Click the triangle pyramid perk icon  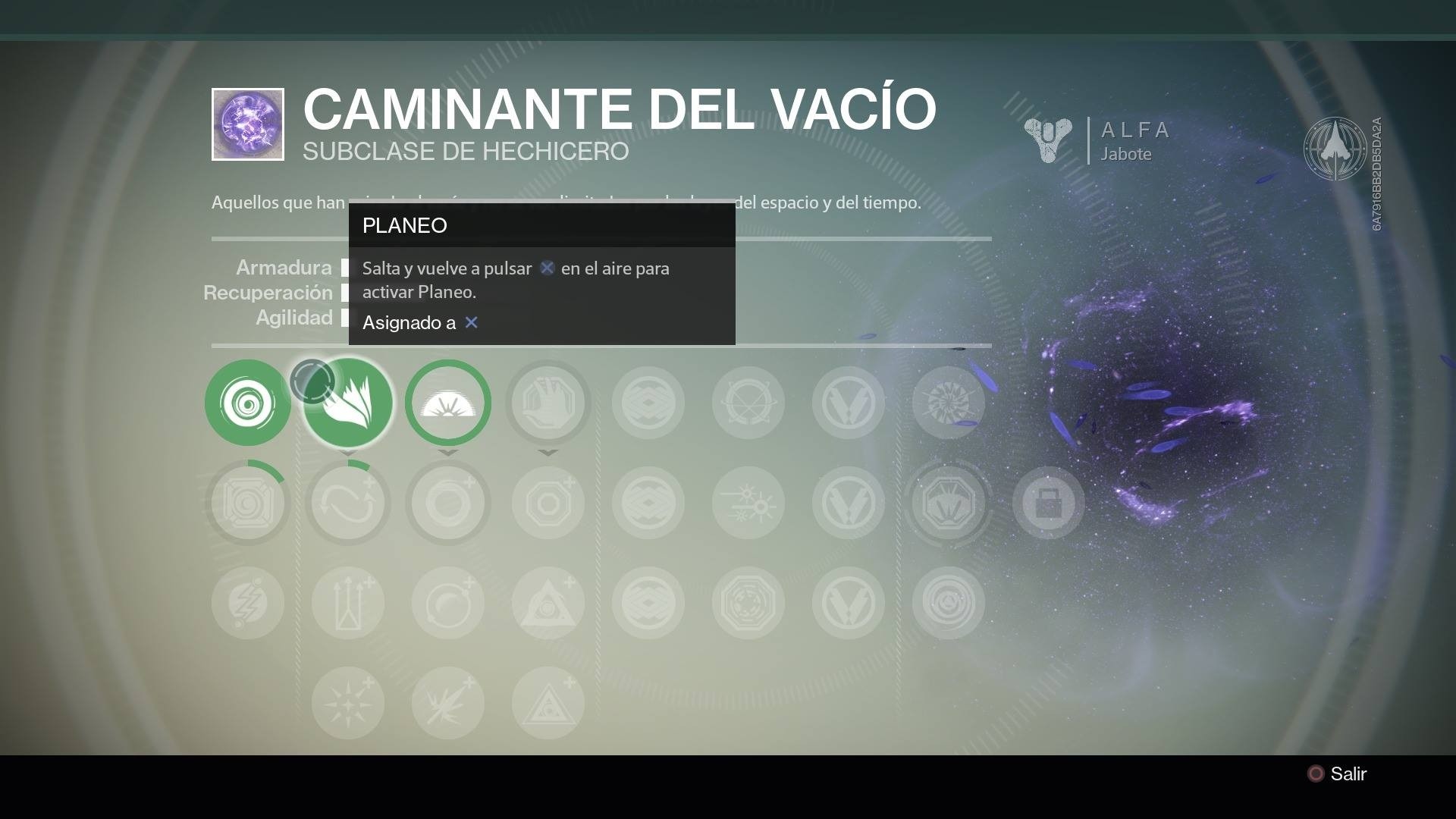tap(548, 601)
